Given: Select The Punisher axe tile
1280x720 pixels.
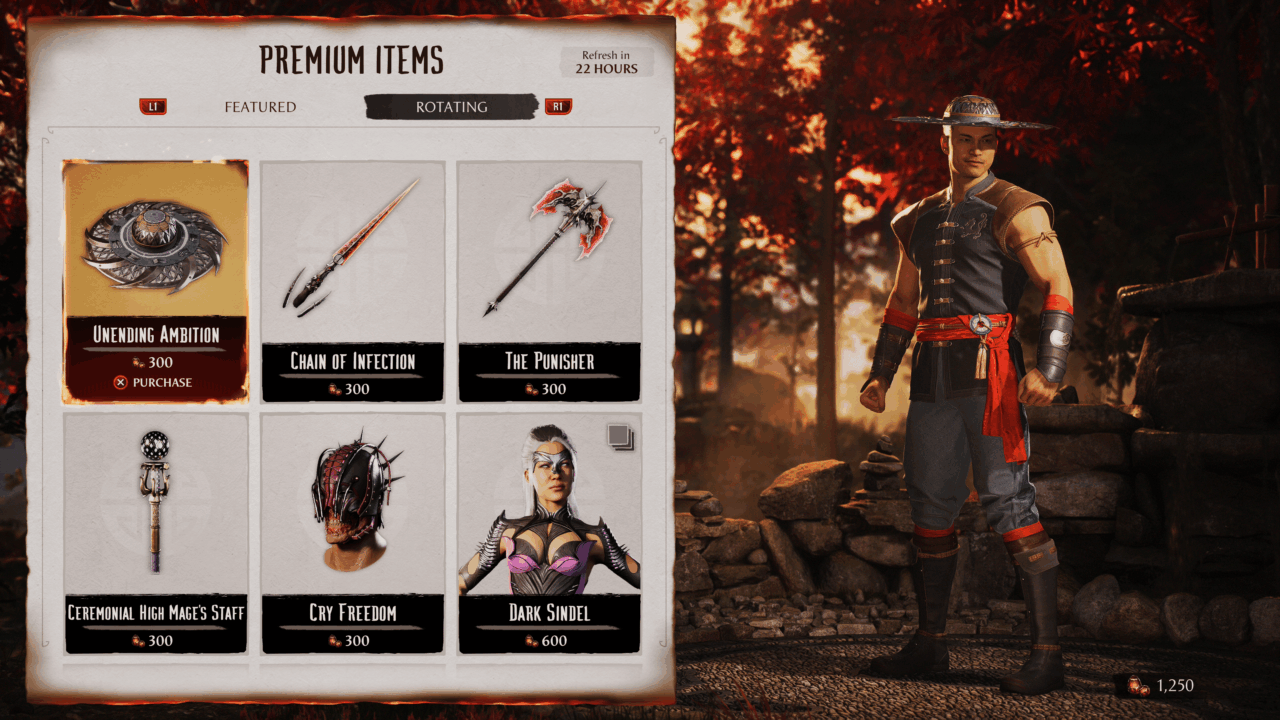Looking at the screenshot, I should [549, 280].
